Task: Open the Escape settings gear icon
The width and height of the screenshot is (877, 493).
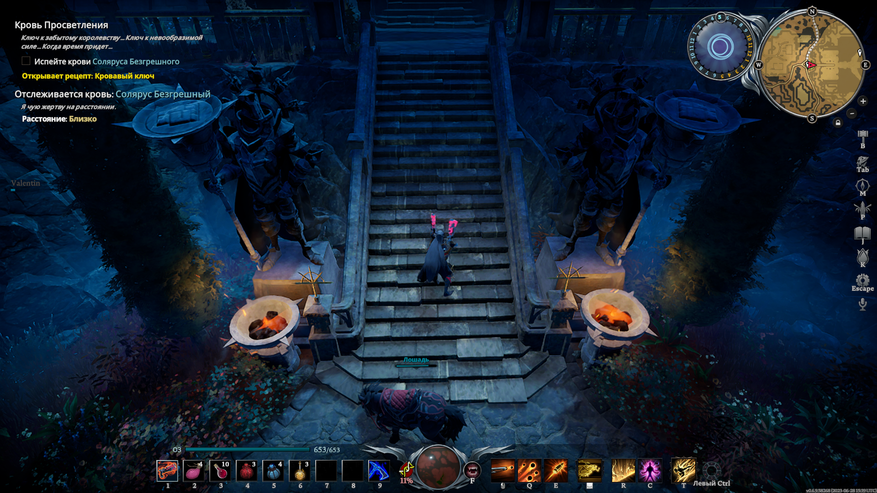Action: [x=862, y=280]
